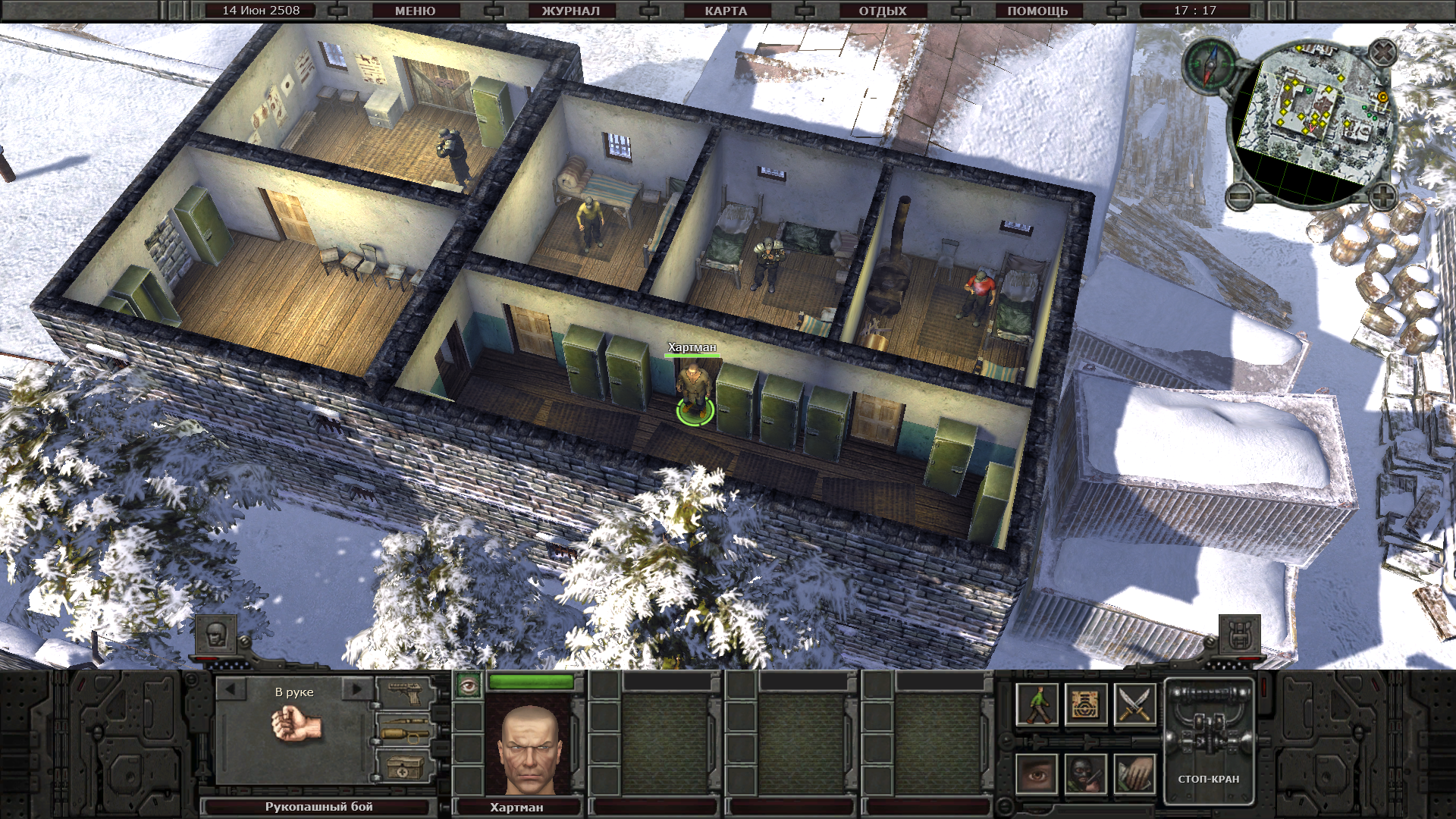Screen dimensions: 1456x819
Task: Show the КАРТА map screen
Action: pos(726,11)
